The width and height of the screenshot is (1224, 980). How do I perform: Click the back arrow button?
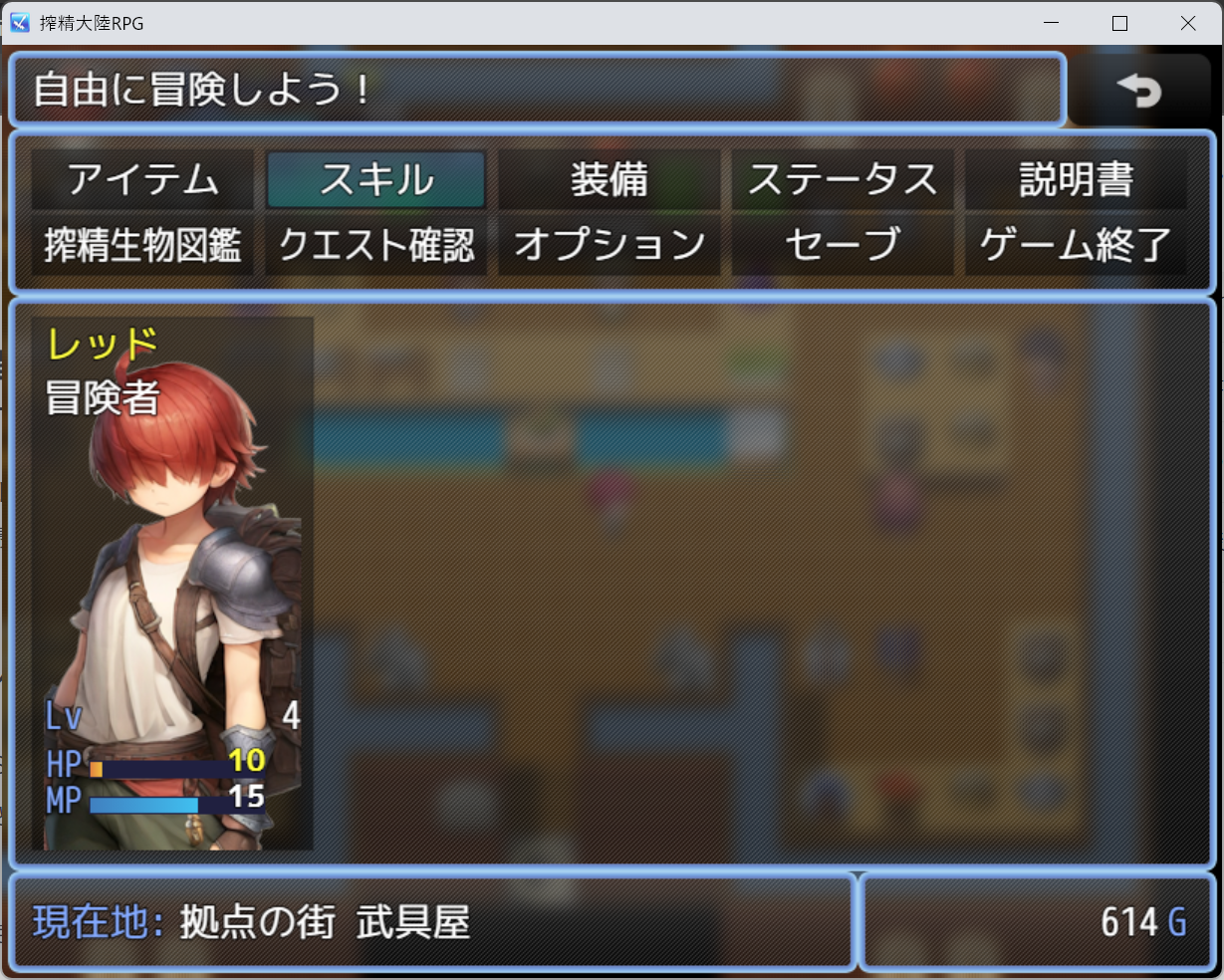click(x=1139, y=91)
